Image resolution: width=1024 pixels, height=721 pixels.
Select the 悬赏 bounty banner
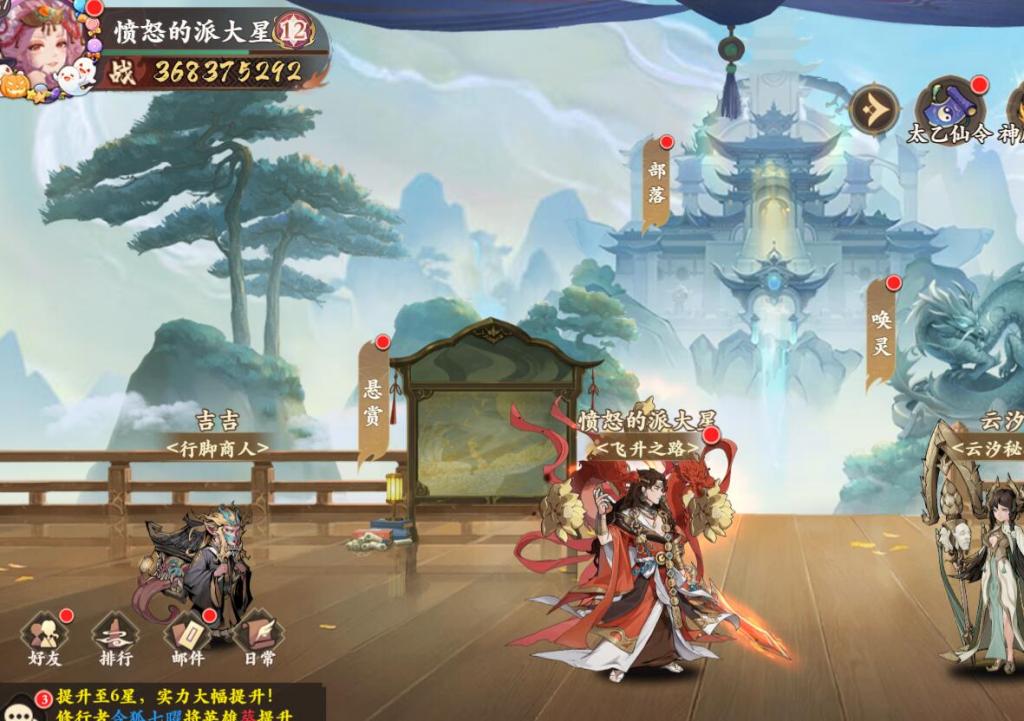point(372,404)
